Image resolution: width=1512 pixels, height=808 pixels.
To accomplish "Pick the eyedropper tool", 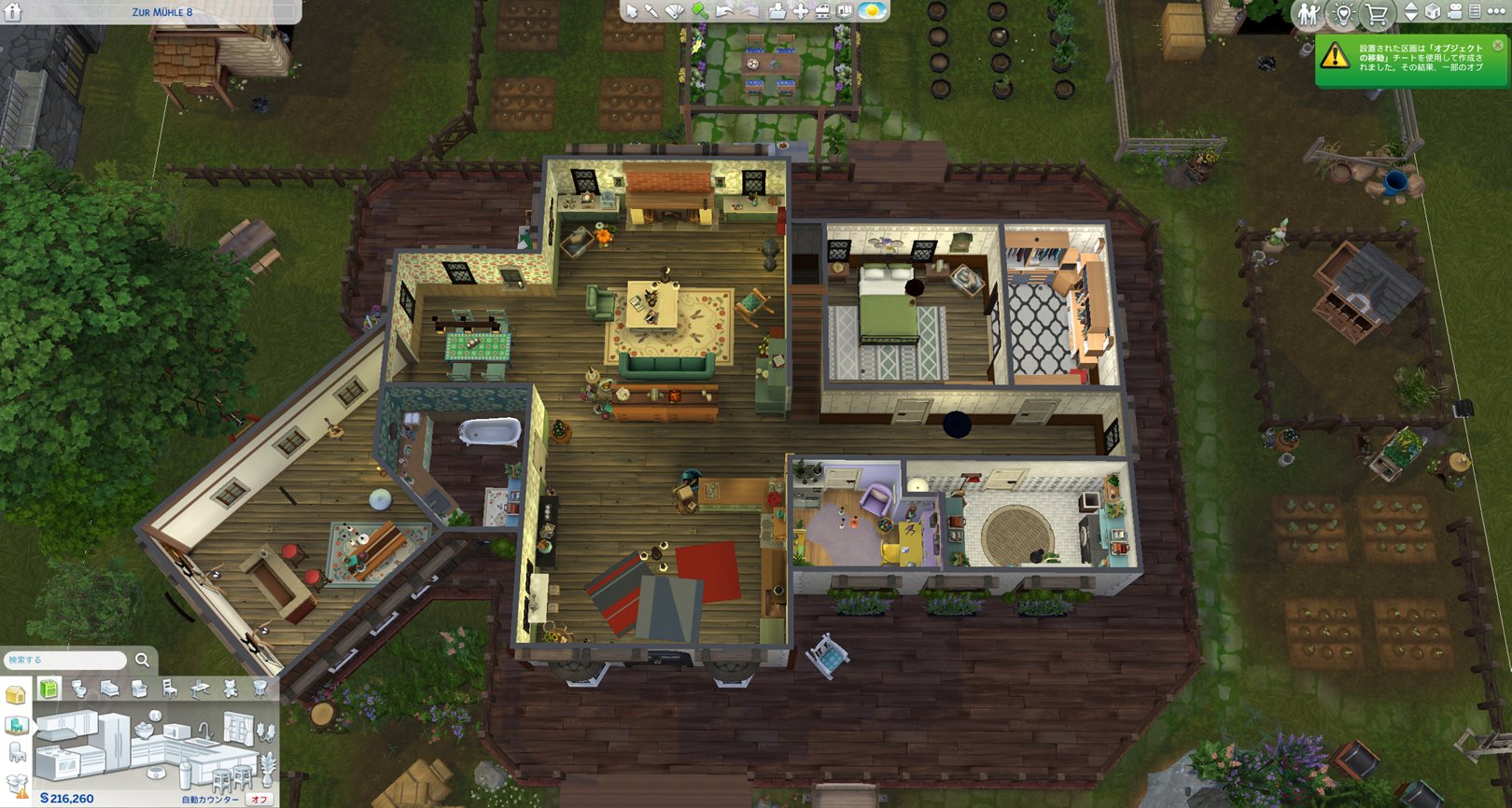I will tap(652, 11).
